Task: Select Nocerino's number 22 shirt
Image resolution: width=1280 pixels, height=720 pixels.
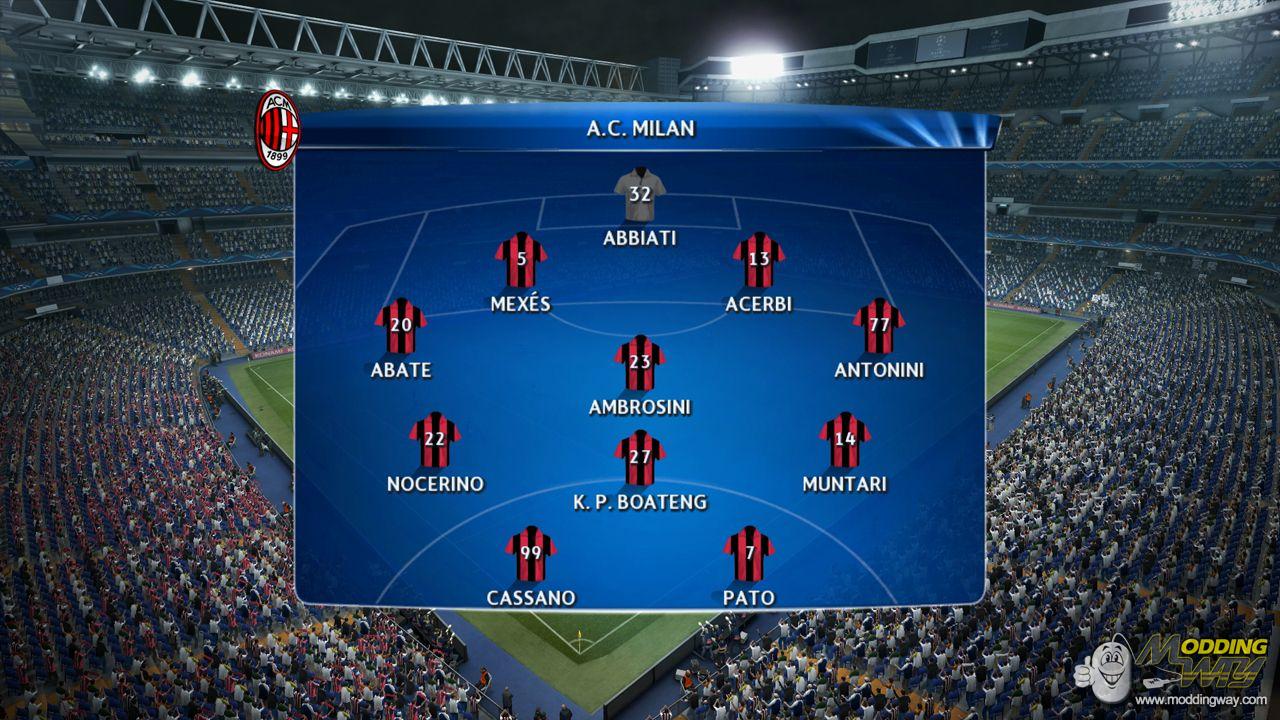Action: point(434,440)
